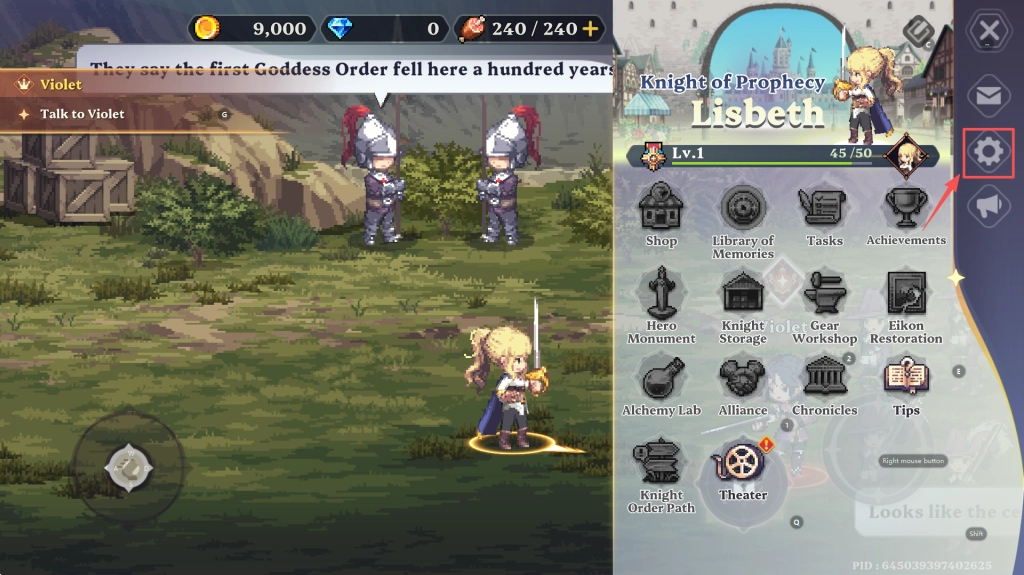Open the Library of Memories
The width and height of the screenshot is (1024, 575).
coord(743,210)
